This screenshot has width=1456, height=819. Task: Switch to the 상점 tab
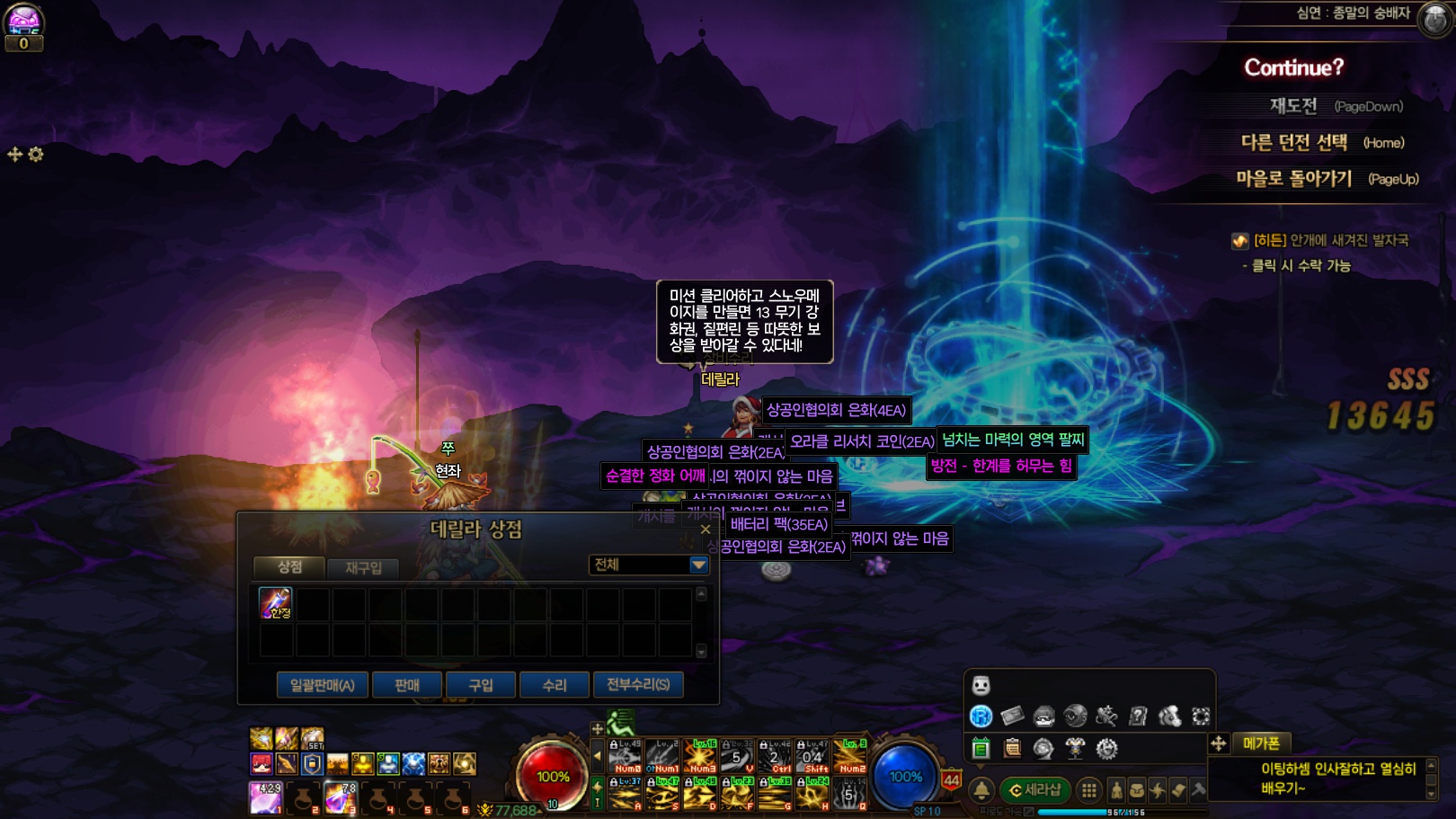[289, 566]
